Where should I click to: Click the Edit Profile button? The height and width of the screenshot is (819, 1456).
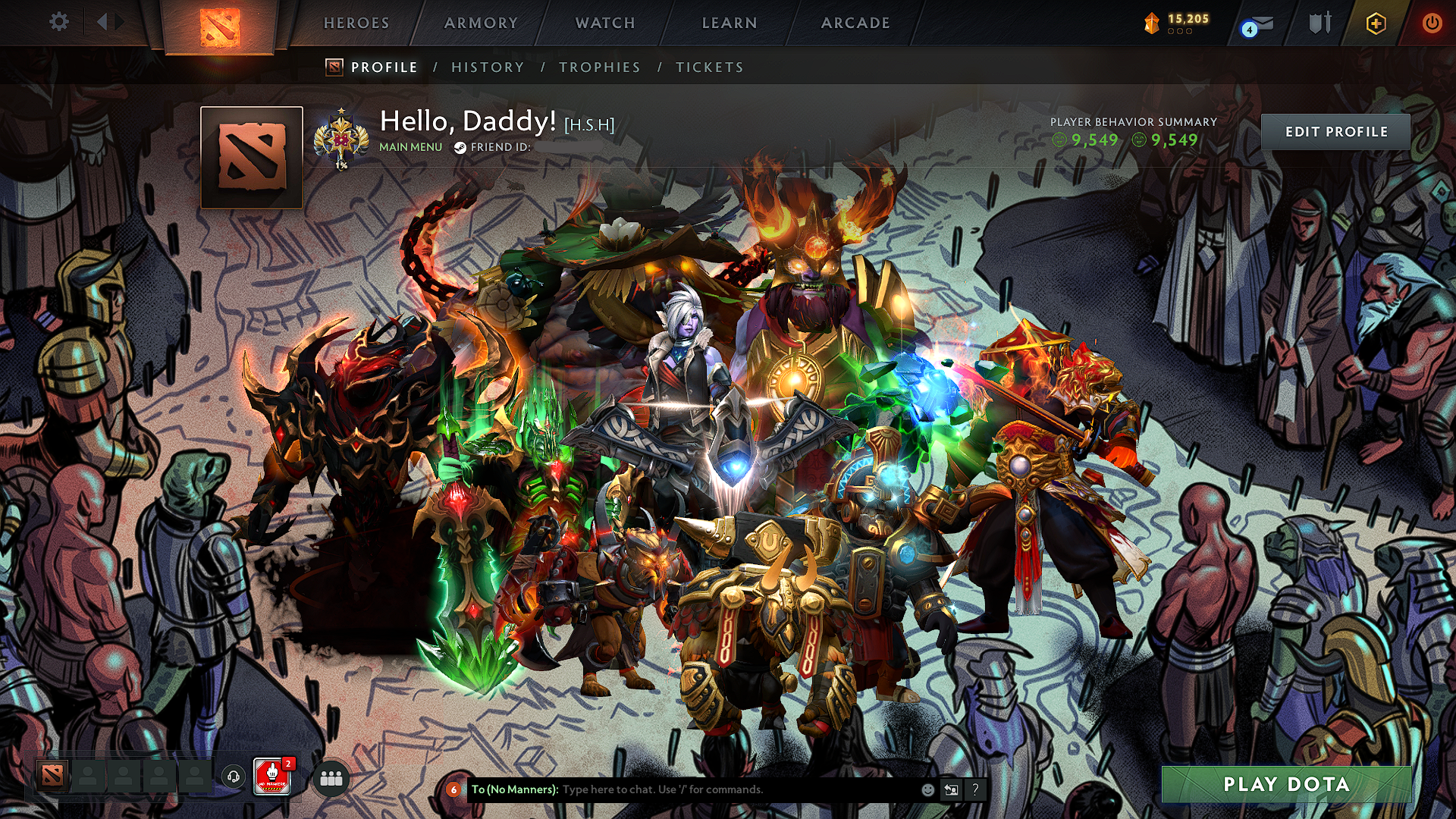(x=1335, y=132)
